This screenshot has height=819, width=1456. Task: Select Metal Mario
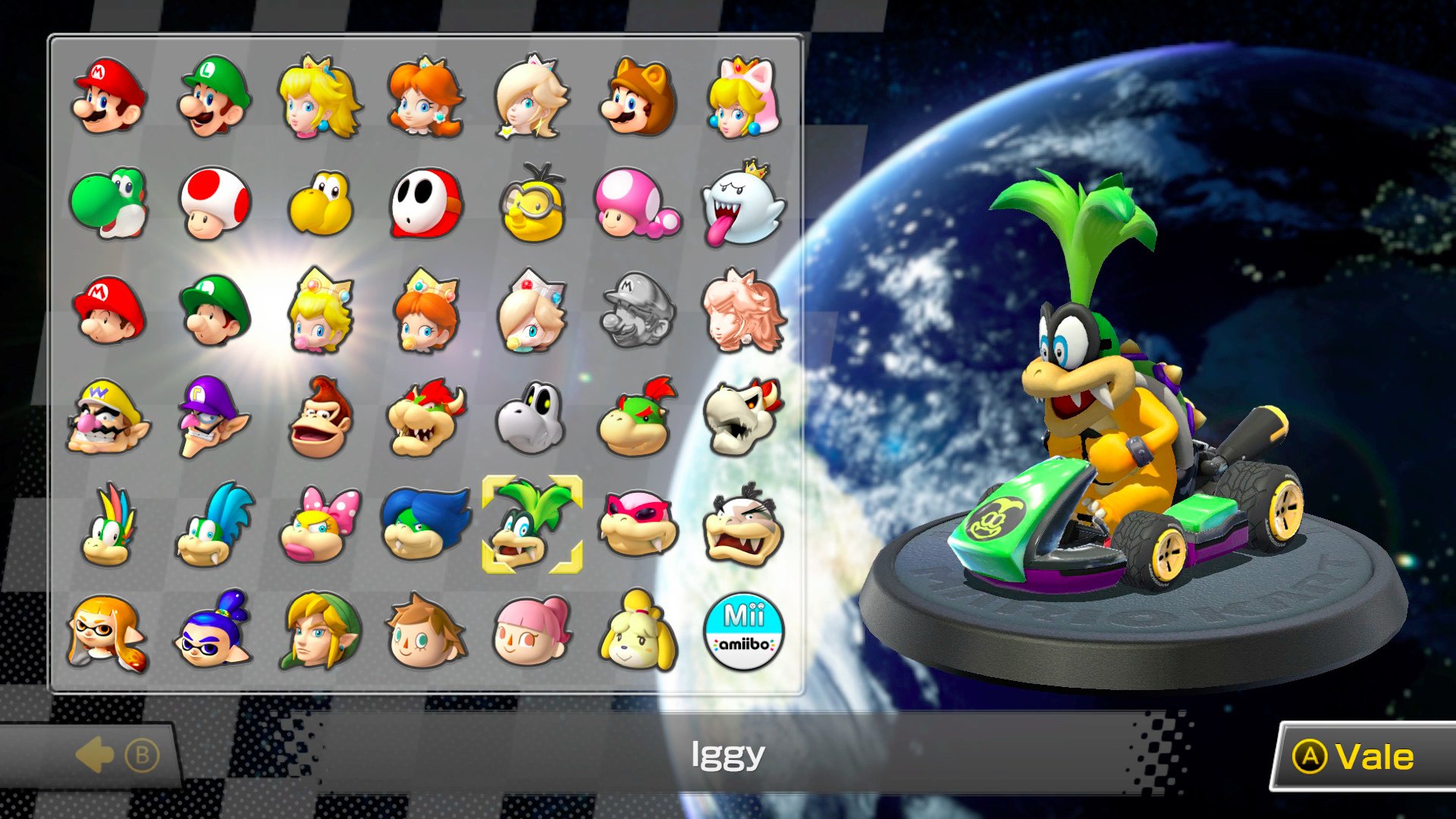coord(638,311)
